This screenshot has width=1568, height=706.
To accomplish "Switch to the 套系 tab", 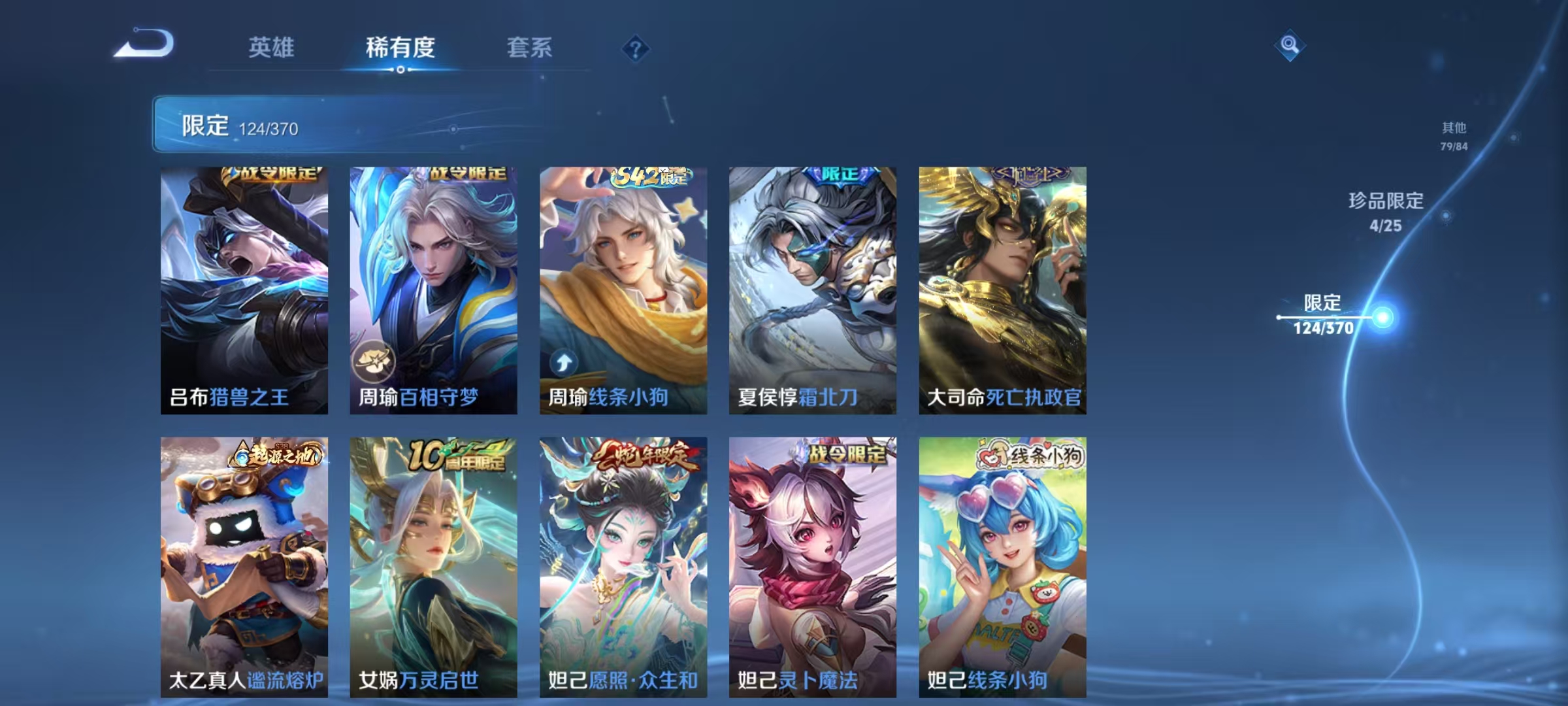I will pos(529,47).
